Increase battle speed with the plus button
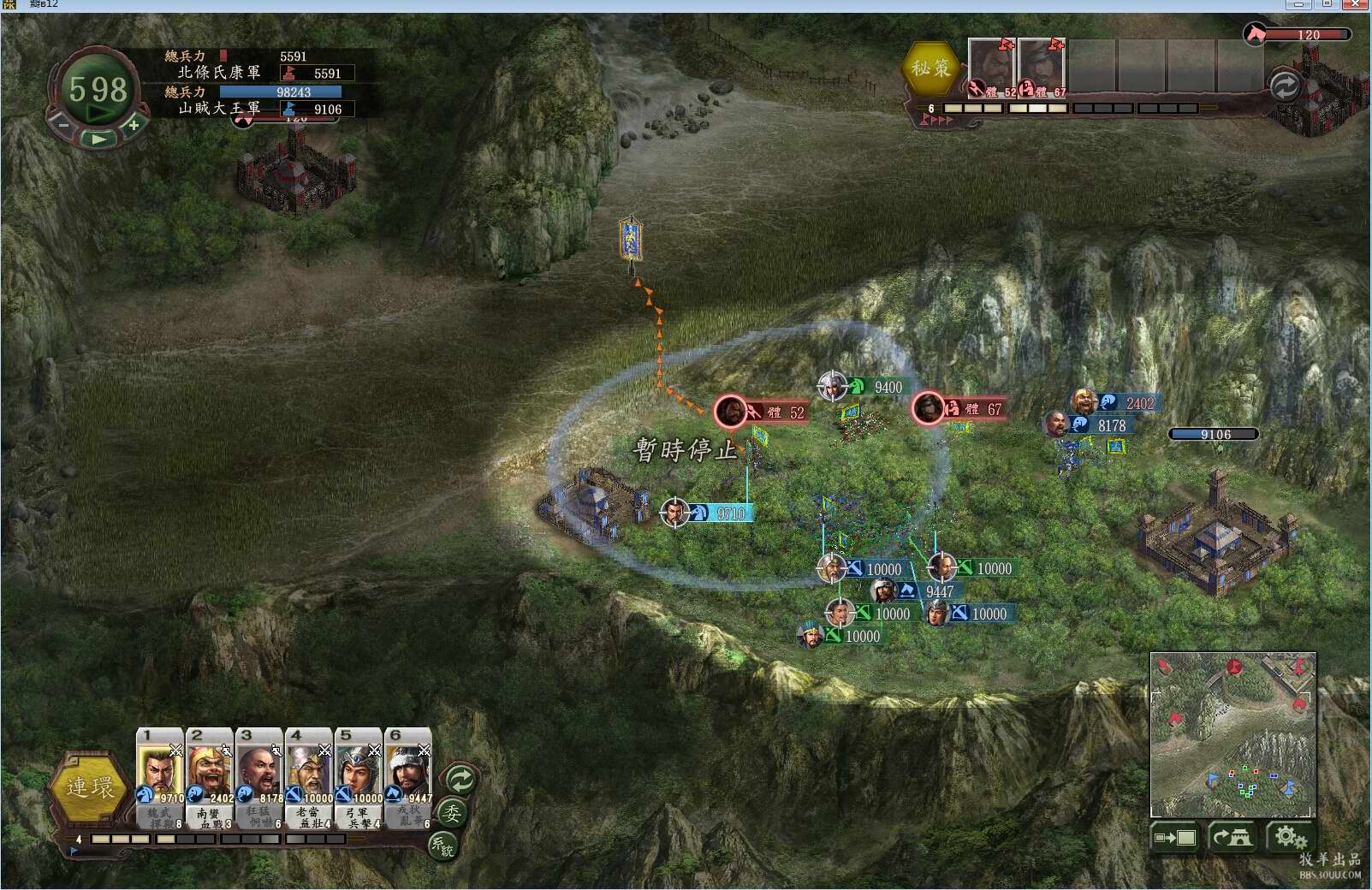The width and height of the screenshot is (1372, 890). (x=134, y=125)
